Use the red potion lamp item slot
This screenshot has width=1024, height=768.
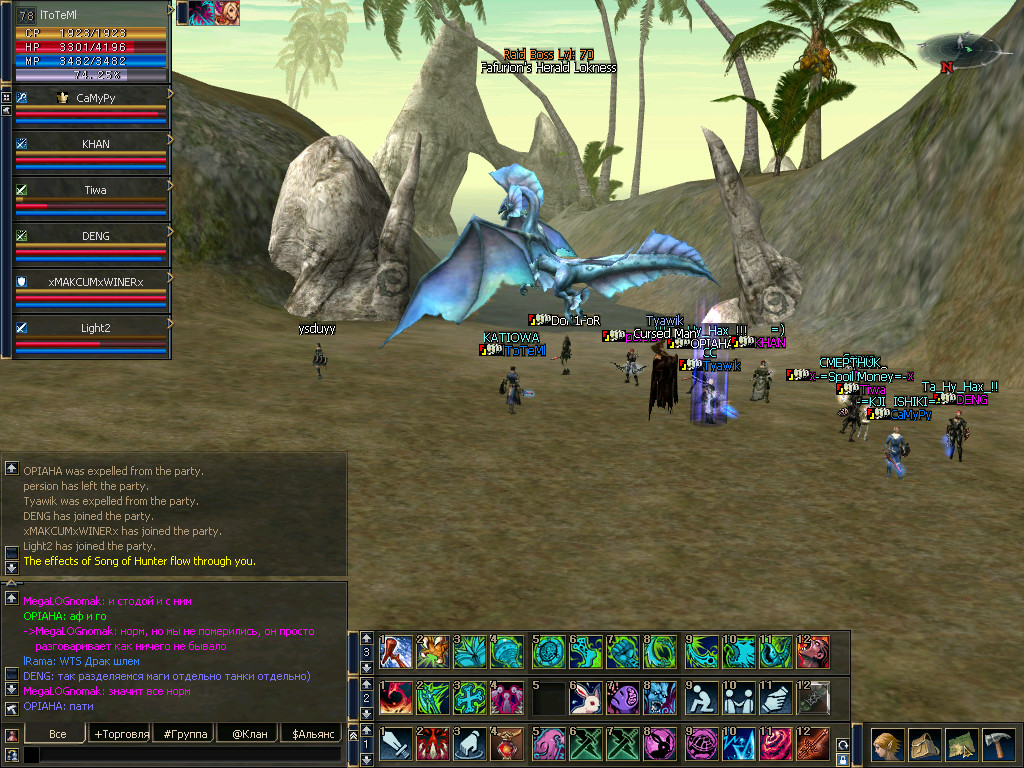click(508, 743)
